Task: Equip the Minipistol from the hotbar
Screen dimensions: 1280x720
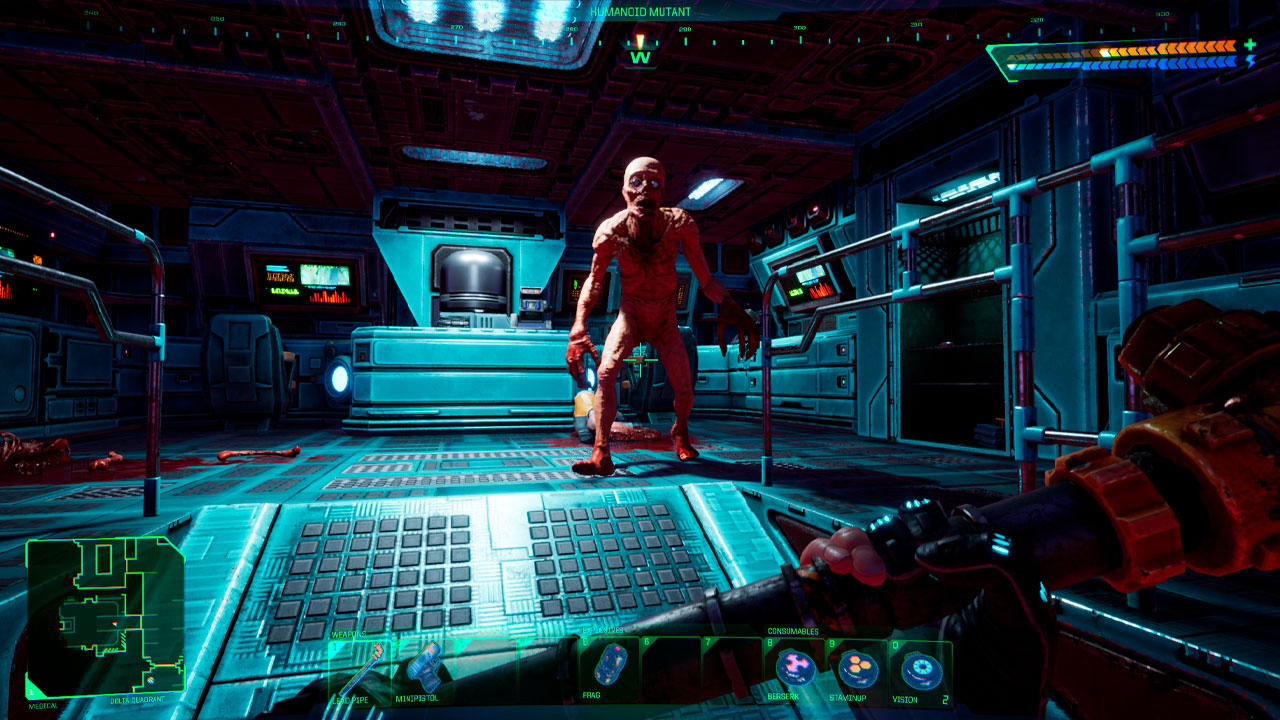Action: pyautogui.click(x=423, y=668)
